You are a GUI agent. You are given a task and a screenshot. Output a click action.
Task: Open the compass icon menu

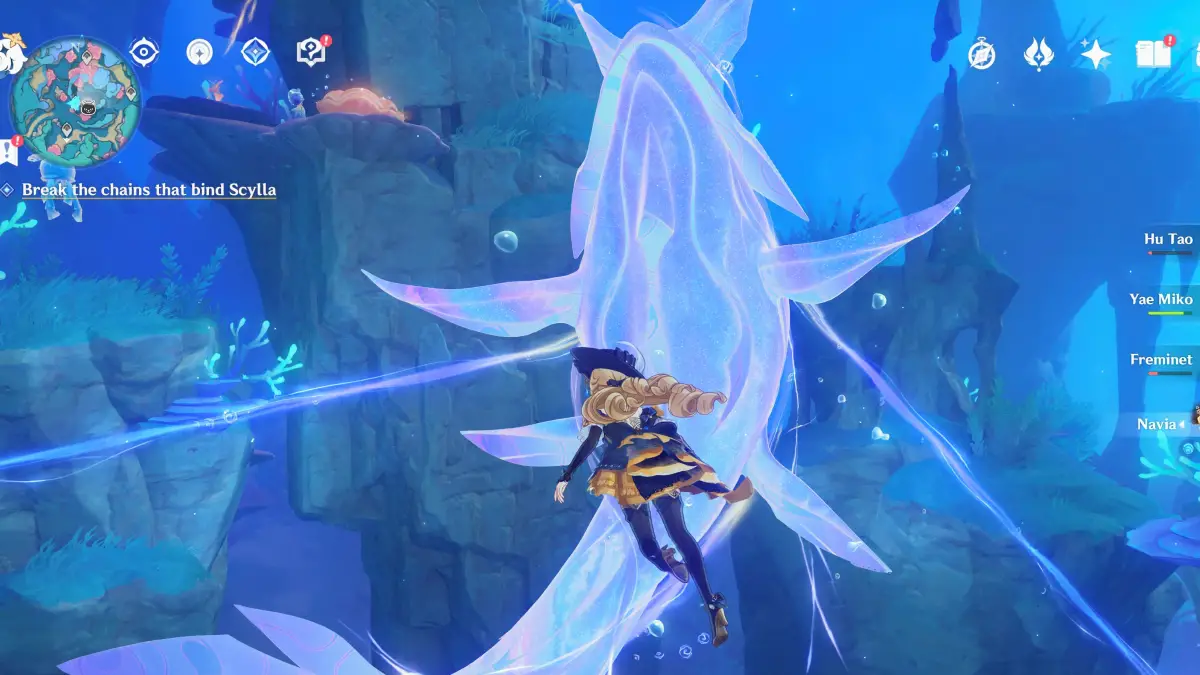point(981,55)
